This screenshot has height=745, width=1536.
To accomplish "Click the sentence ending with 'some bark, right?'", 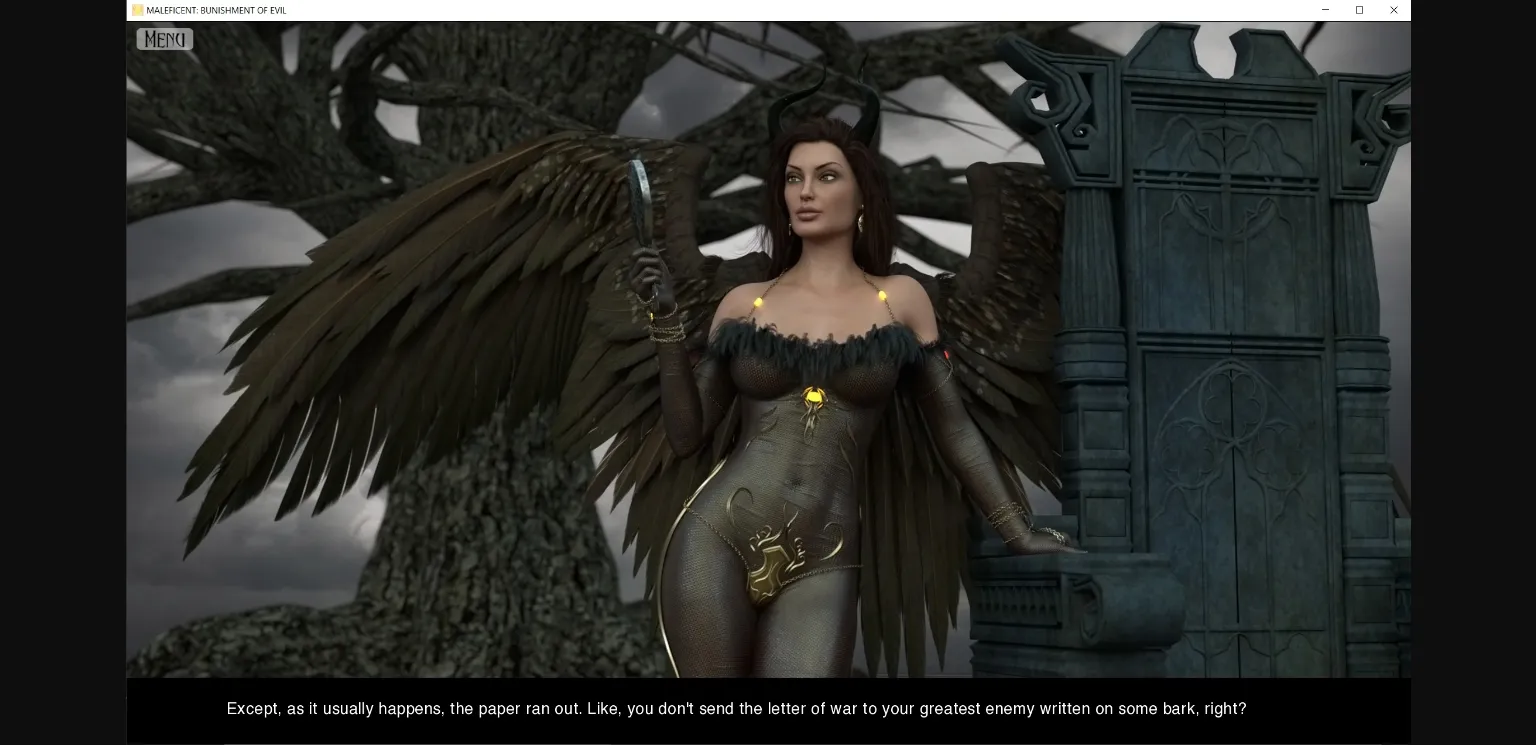I will click(737, 709).
